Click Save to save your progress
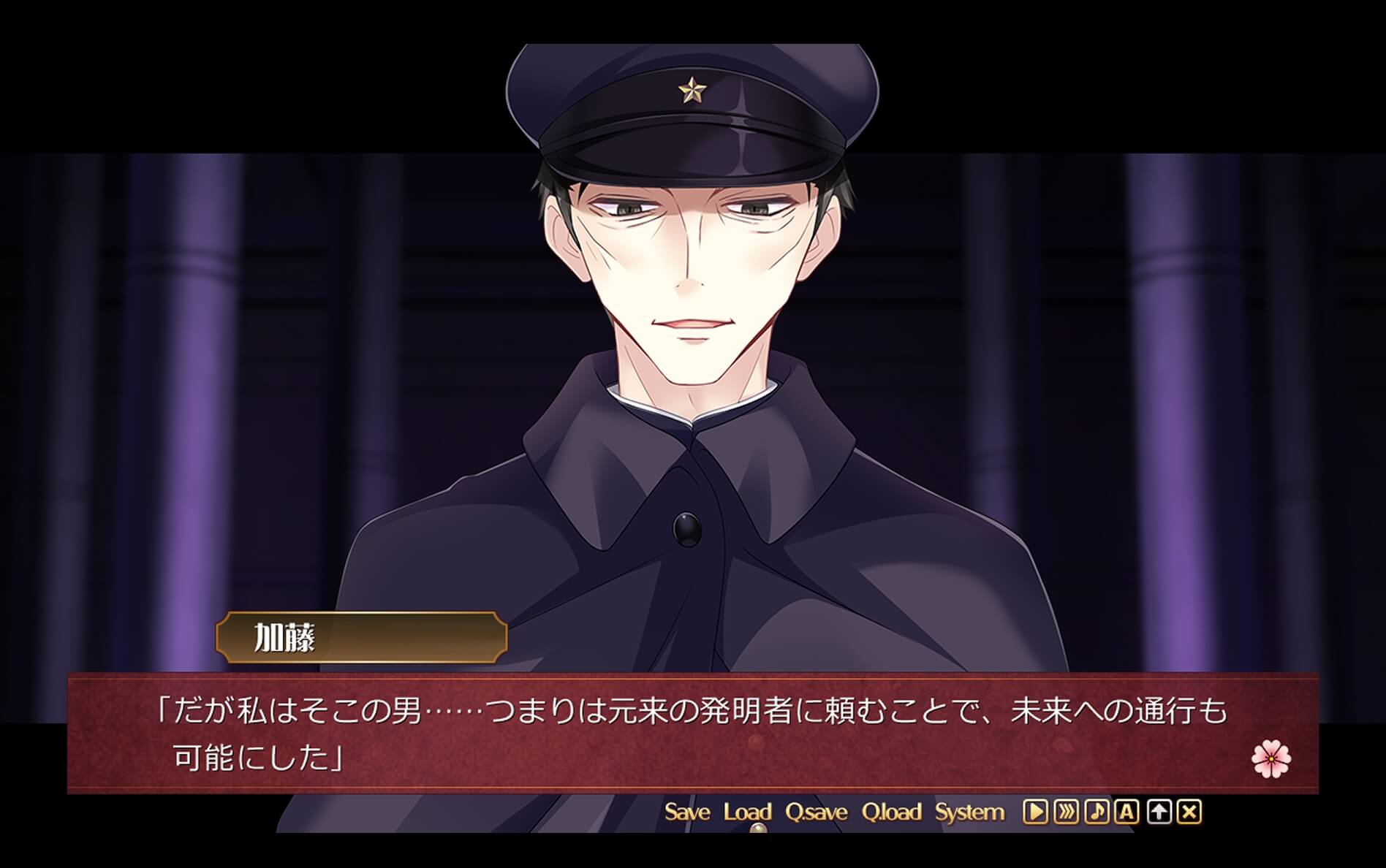The image size is (1386, 868). (688, 812)
